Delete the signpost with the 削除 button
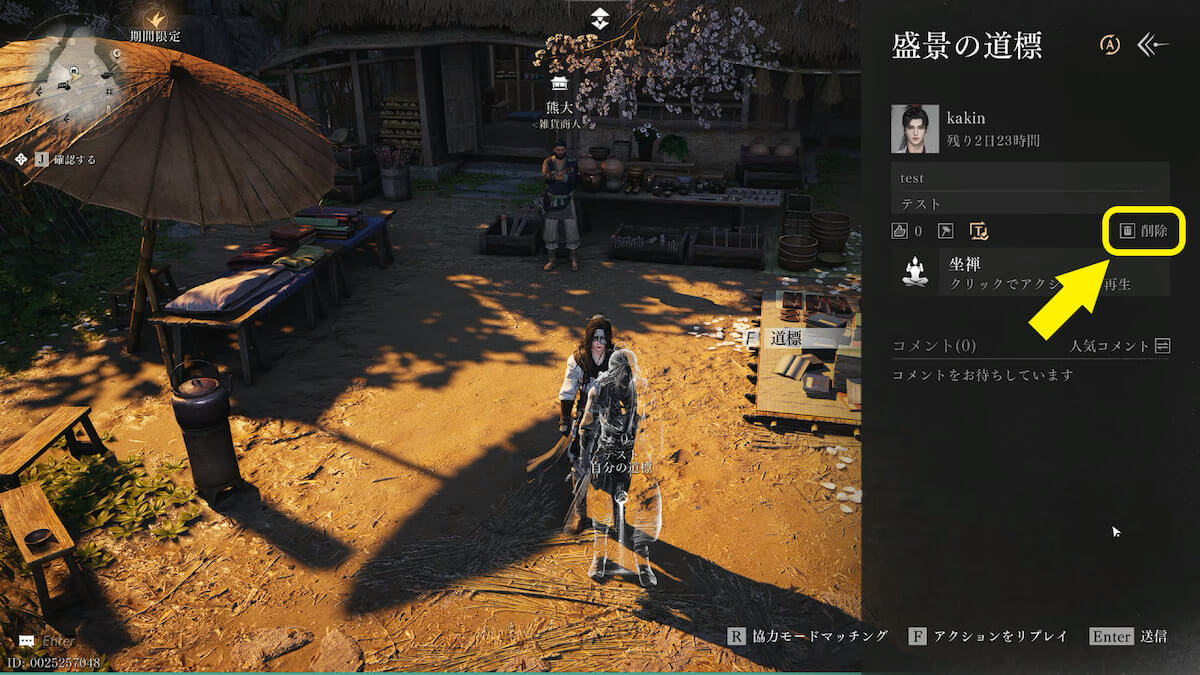1200x675 pixels. click(1143, 231)
